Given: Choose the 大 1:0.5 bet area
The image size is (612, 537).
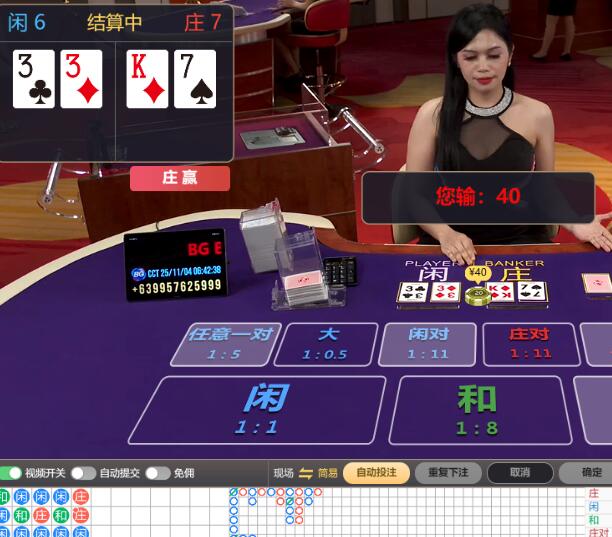Looking at the screenshot, I should click(326, 344).
